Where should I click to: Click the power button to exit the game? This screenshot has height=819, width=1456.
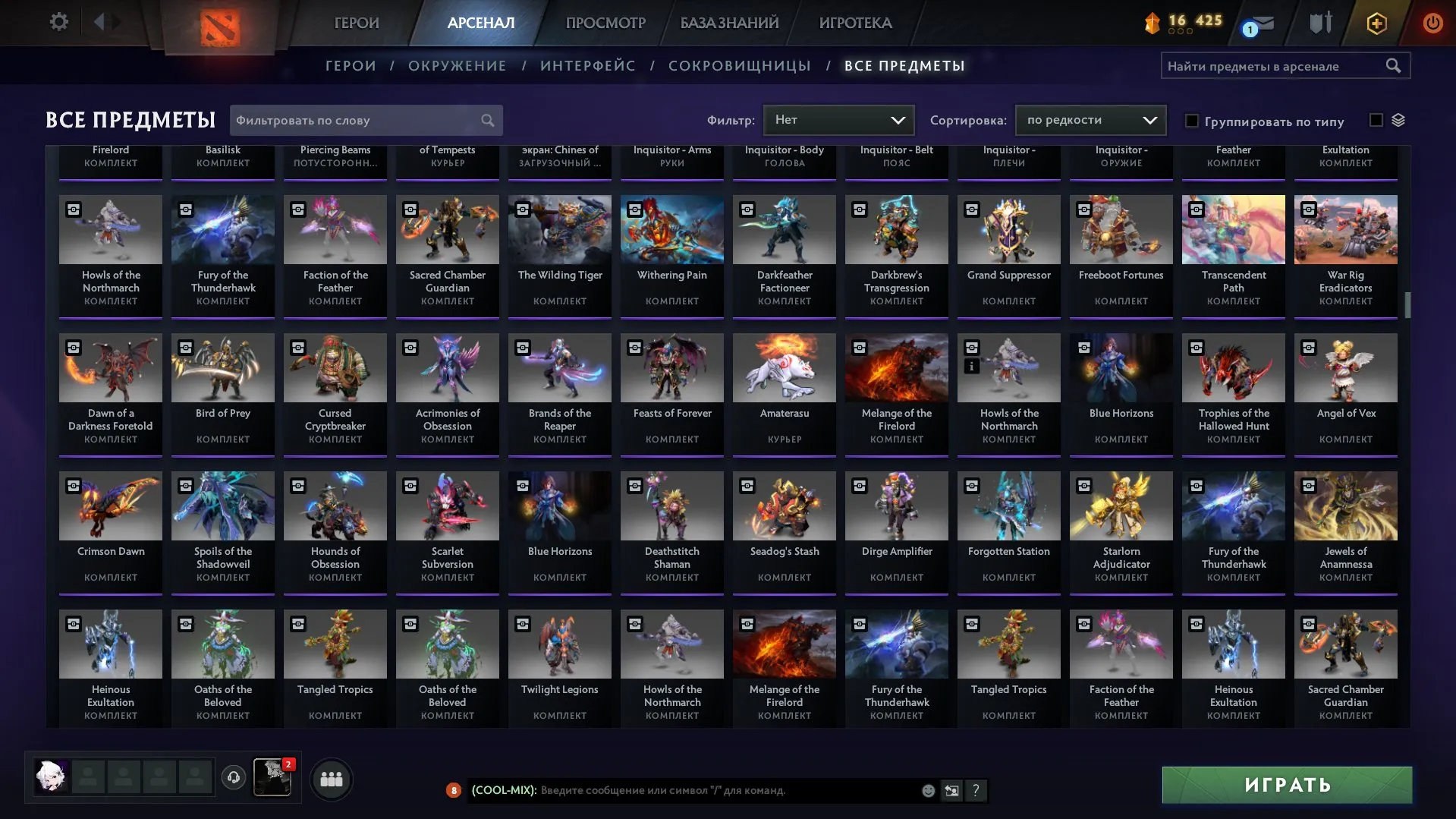(1432, 23)
